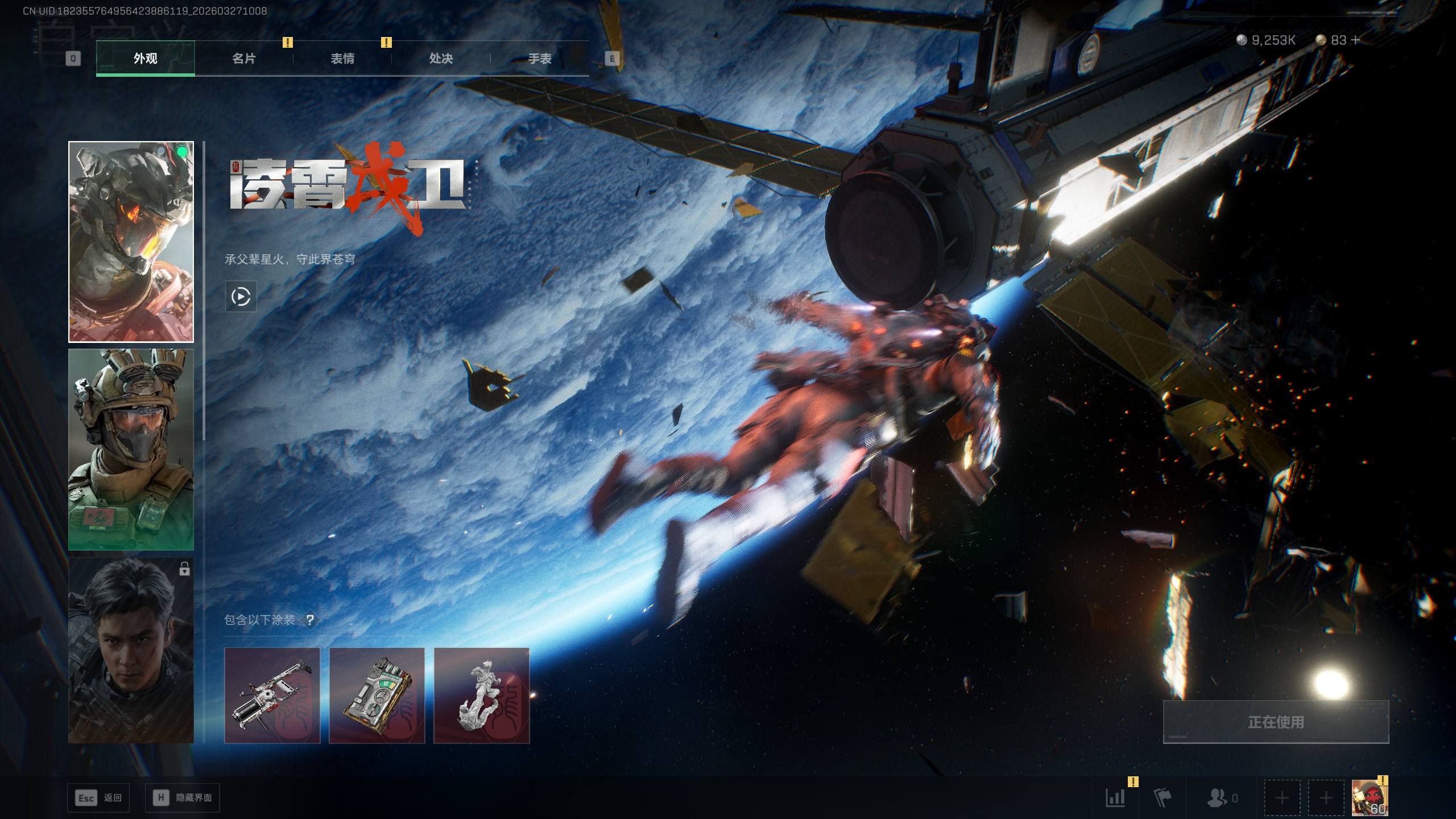
Task: Click the 返回 back button
Action: coord(99,797)
